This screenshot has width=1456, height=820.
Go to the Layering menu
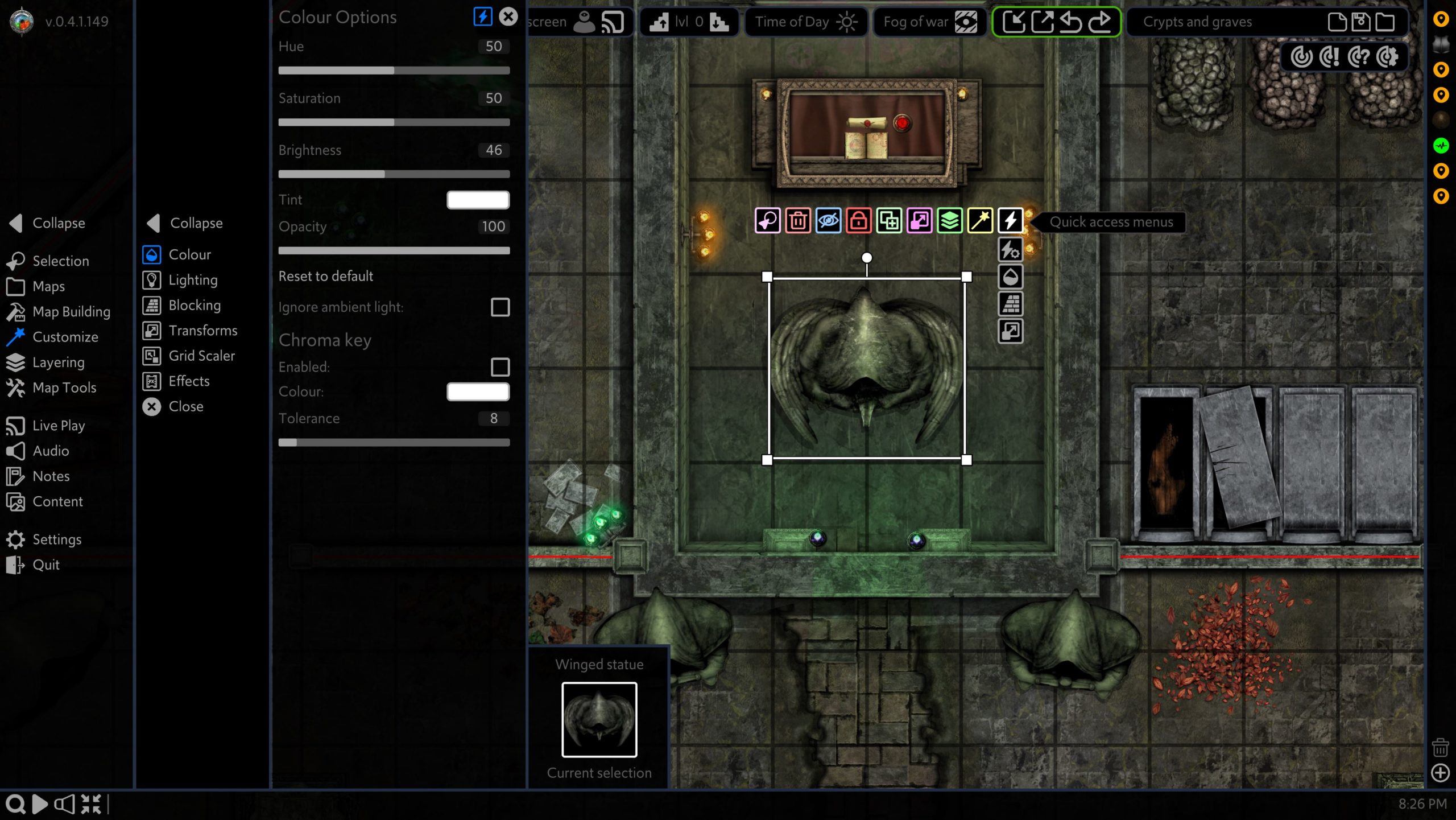tap(58, 362)
